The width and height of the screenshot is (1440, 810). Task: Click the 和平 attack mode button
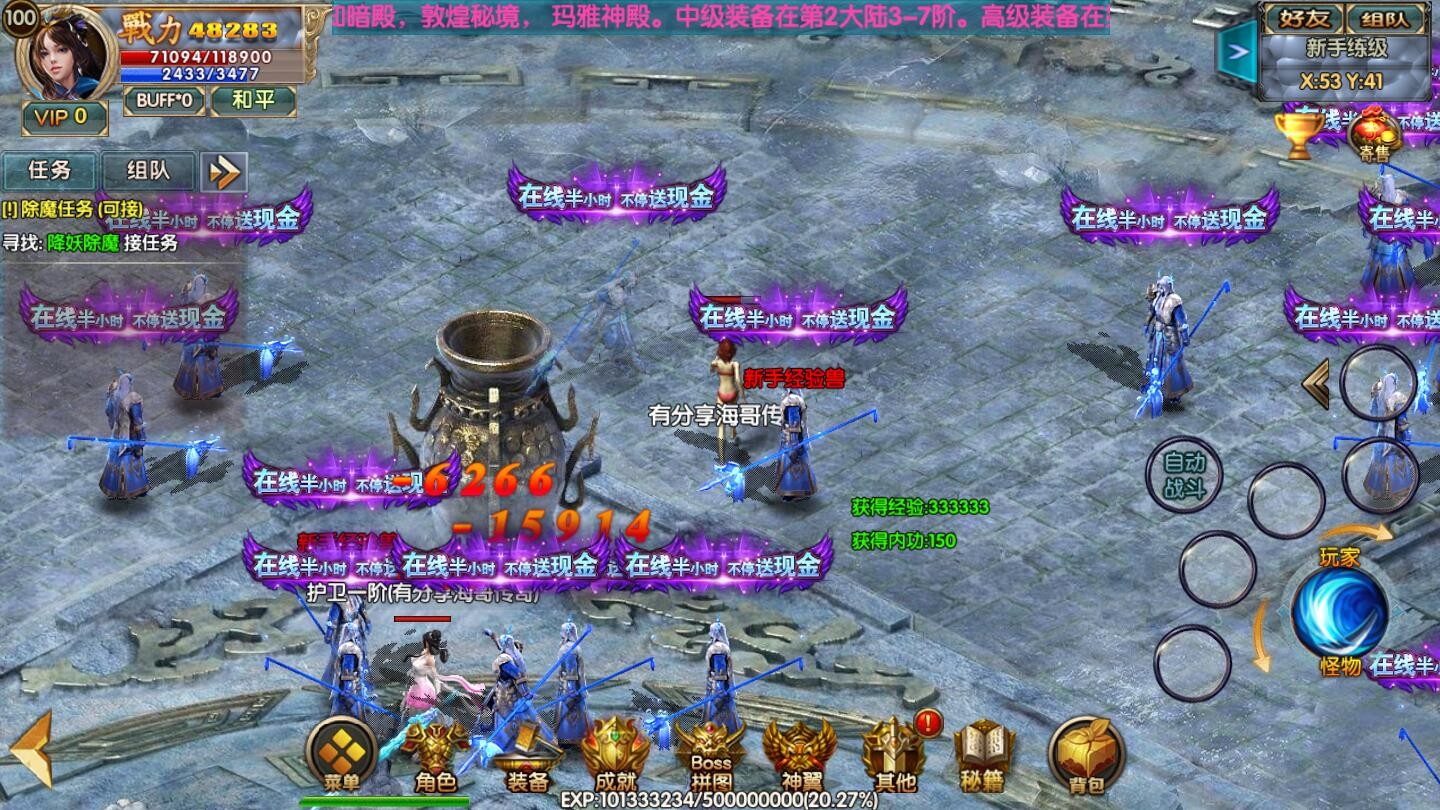pyautogui.click(x=253, y=100)
